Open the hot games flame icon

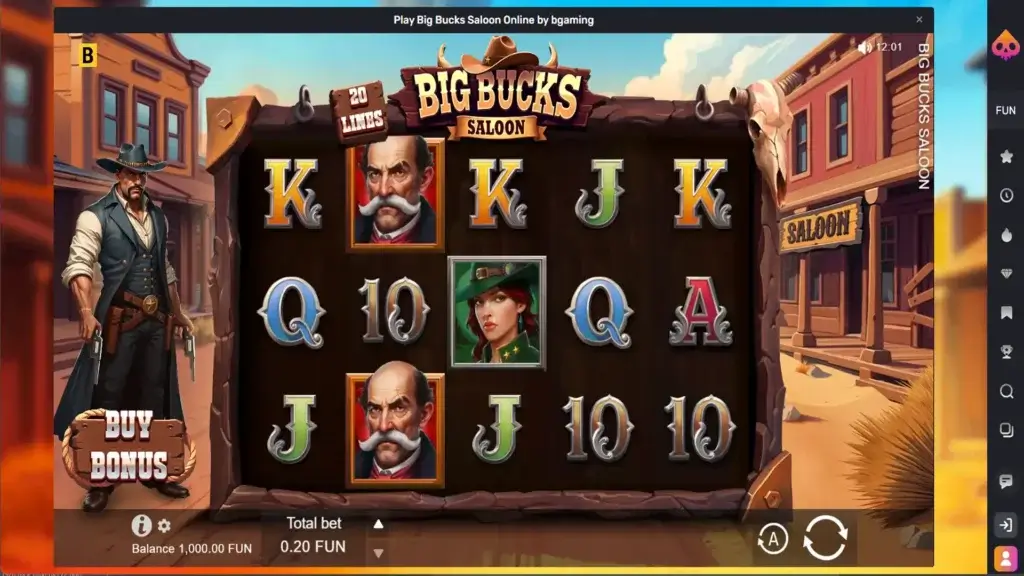tap(1006, 234)
